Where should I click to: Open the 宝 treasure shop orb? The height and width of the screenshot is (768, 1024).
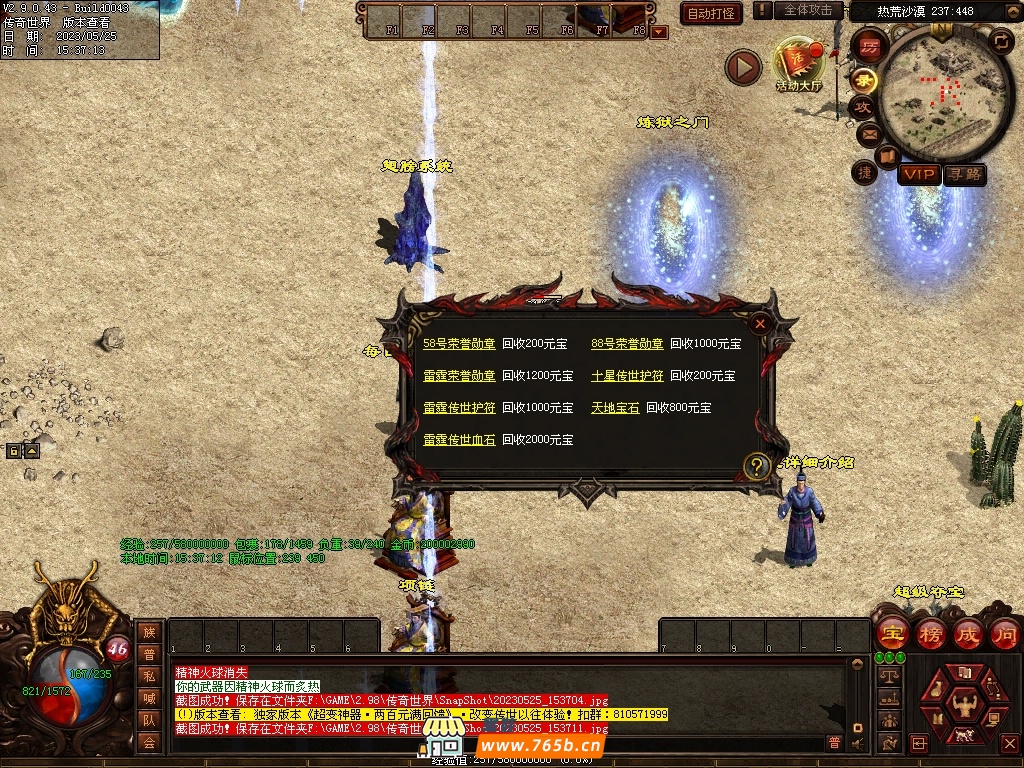point(892,634)
